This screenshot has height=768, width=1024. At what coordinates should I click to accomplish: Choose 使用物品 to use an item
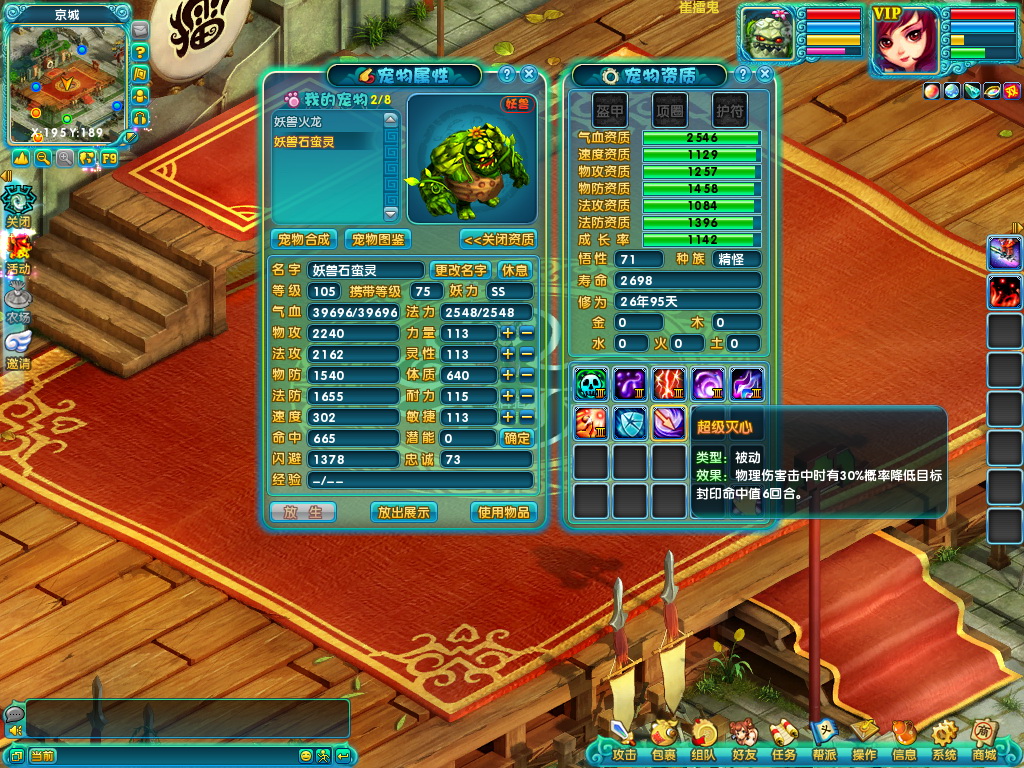502,512
